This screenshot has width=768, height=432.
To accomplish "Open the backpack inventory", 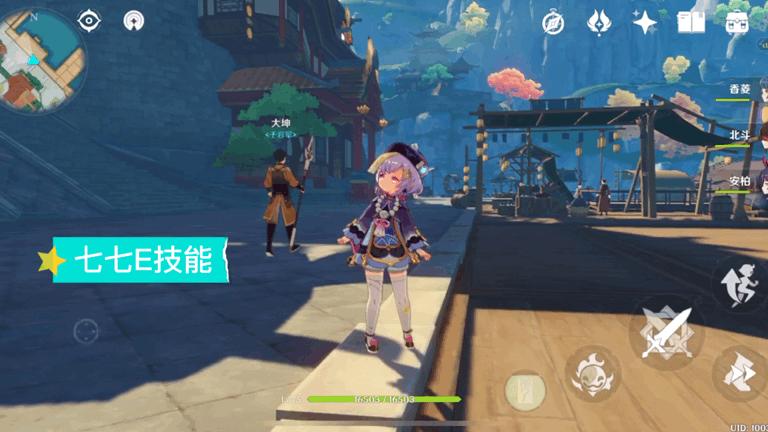I will 738,22.
